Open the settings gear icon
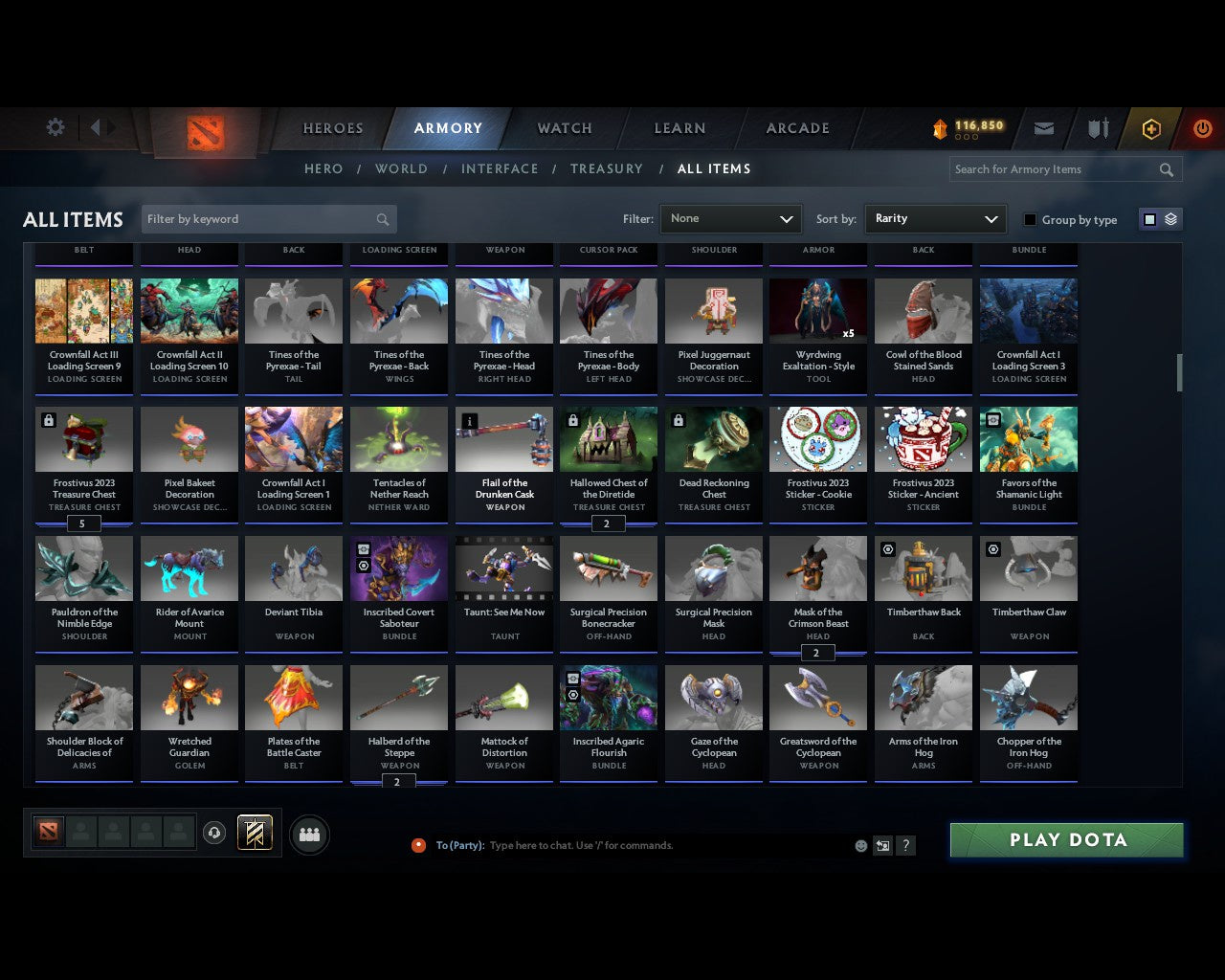This screenshot has width=1225, height=980. (56, 126)
